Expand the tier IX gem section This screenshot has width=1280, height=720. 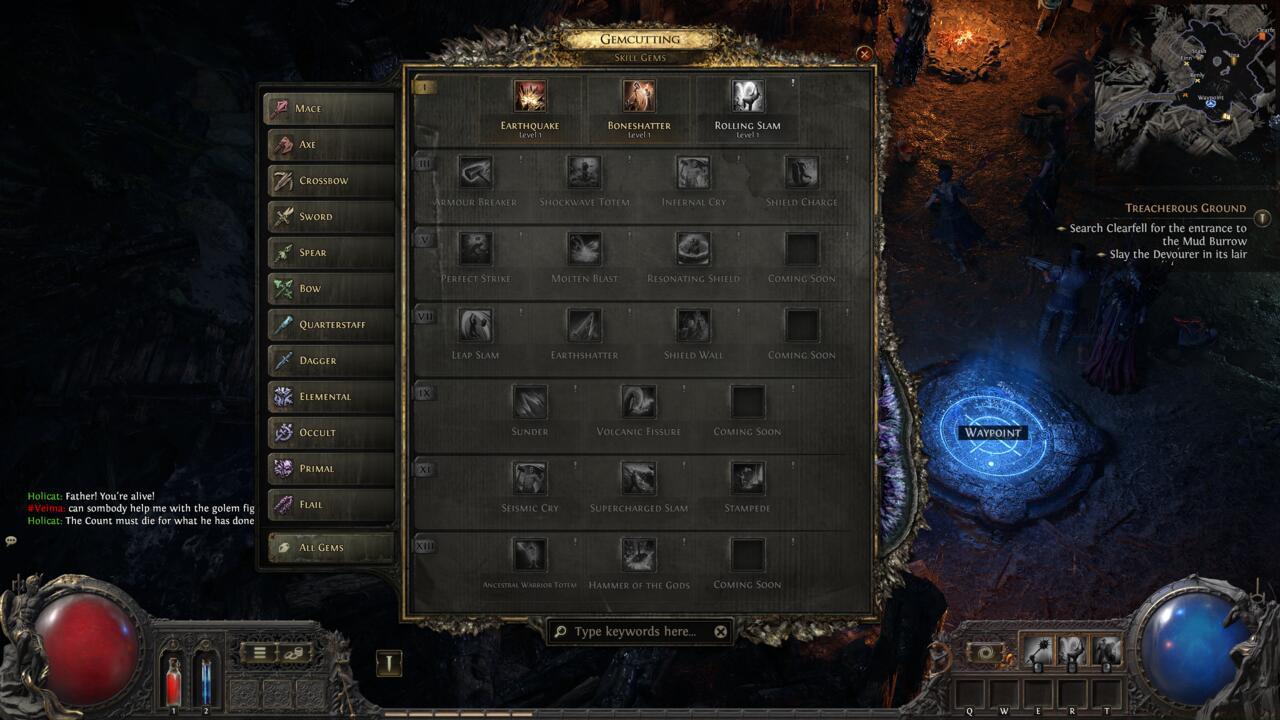pyautogui.click(x=424, y=394)
